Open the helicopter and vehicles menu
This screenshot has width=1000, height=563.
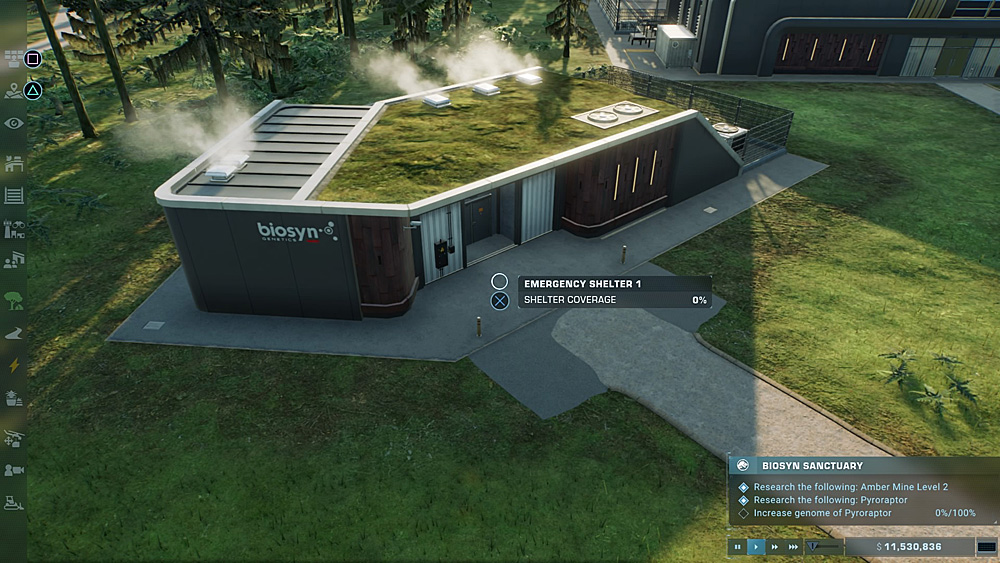pos(14,437)
